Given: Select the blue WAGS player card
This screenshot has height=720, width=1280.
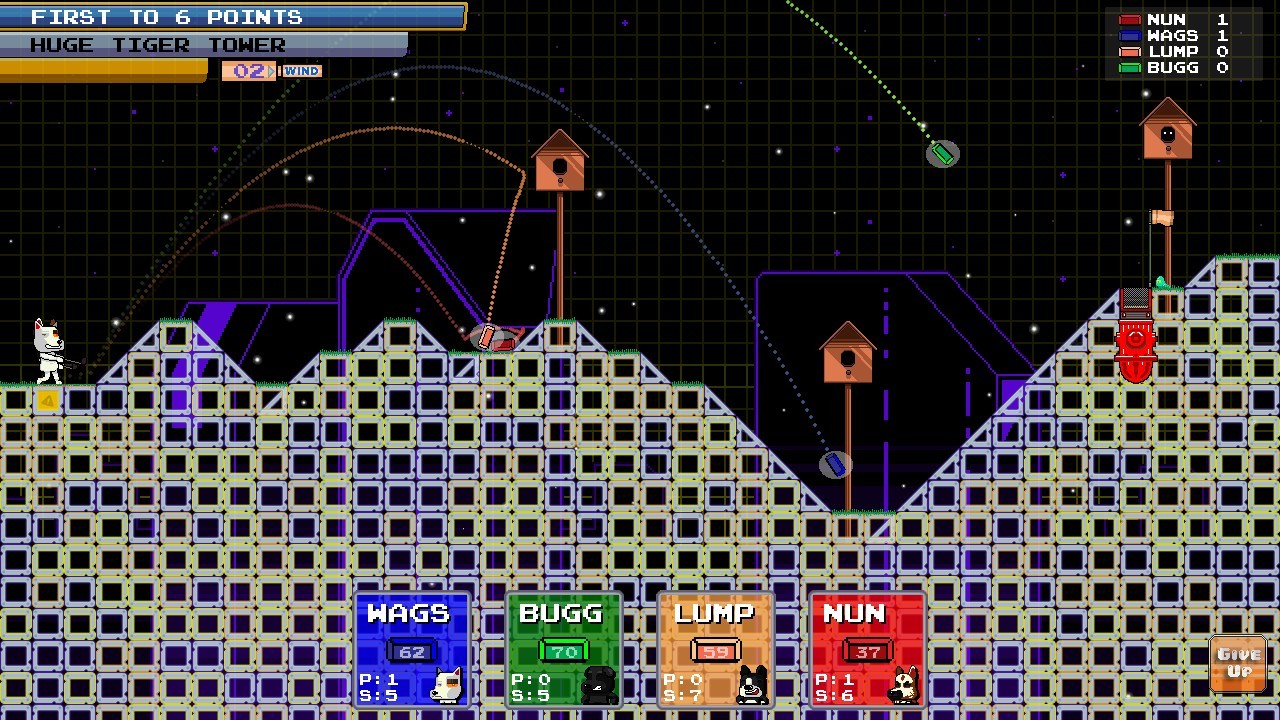Looking at the screenshot, I should point(412,650).
